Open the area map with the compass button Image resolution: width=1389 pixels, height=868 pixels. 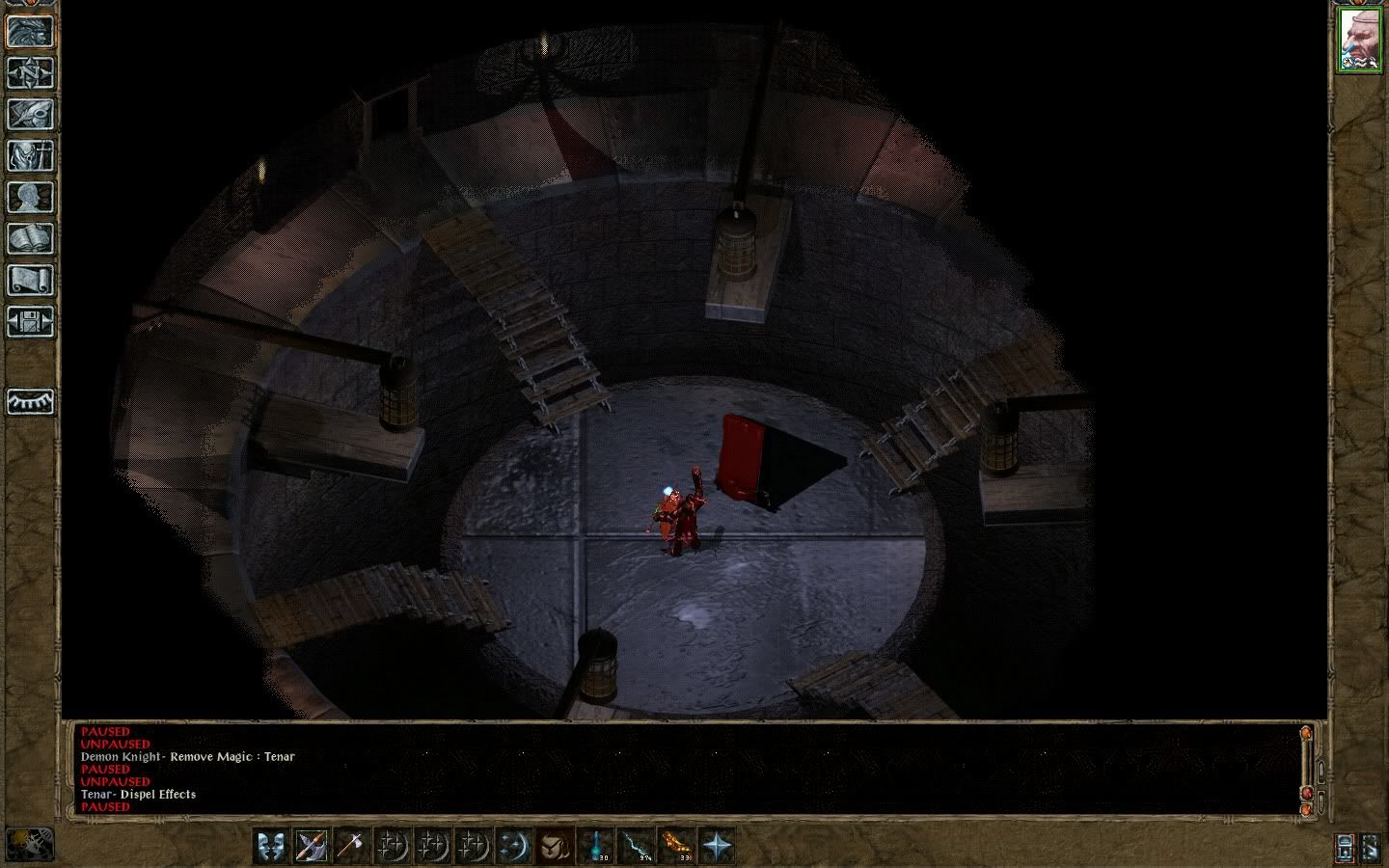coord(30,72)
